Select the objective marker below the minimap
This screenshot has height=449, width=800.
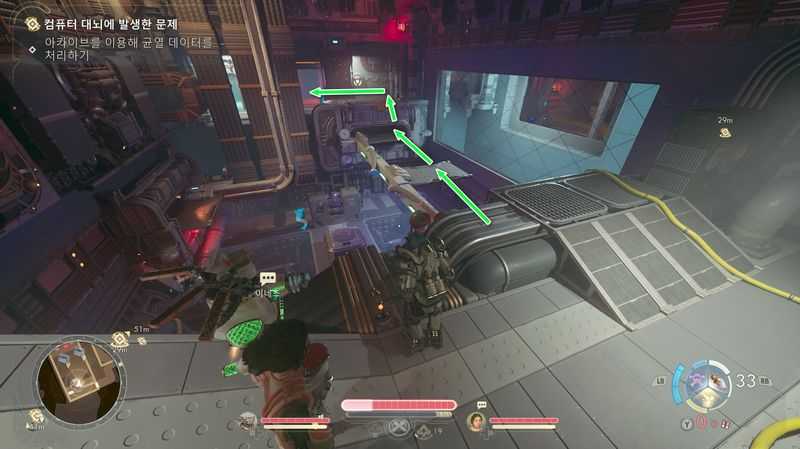pos(37,417)
